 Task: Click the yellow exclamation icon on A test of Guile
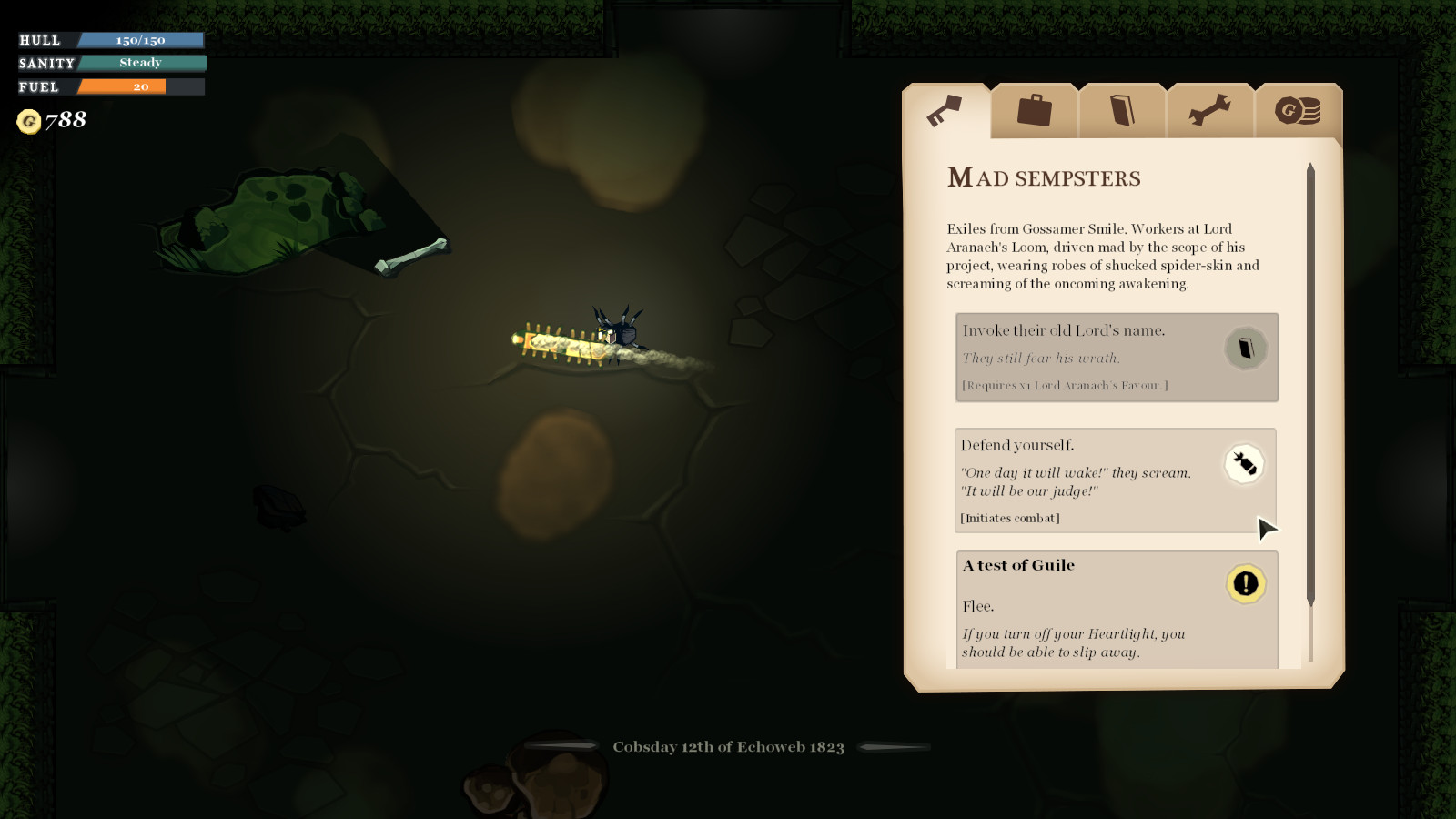pos(1246,584)
